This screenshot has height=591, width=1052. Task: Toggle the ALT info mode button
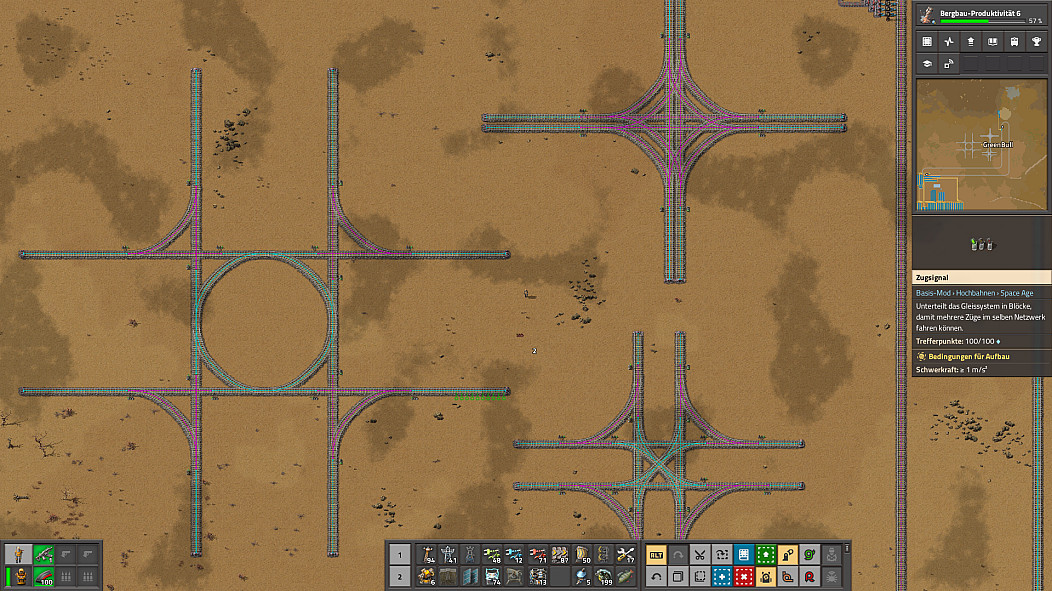pyautogui.click(x=656, y=554)
